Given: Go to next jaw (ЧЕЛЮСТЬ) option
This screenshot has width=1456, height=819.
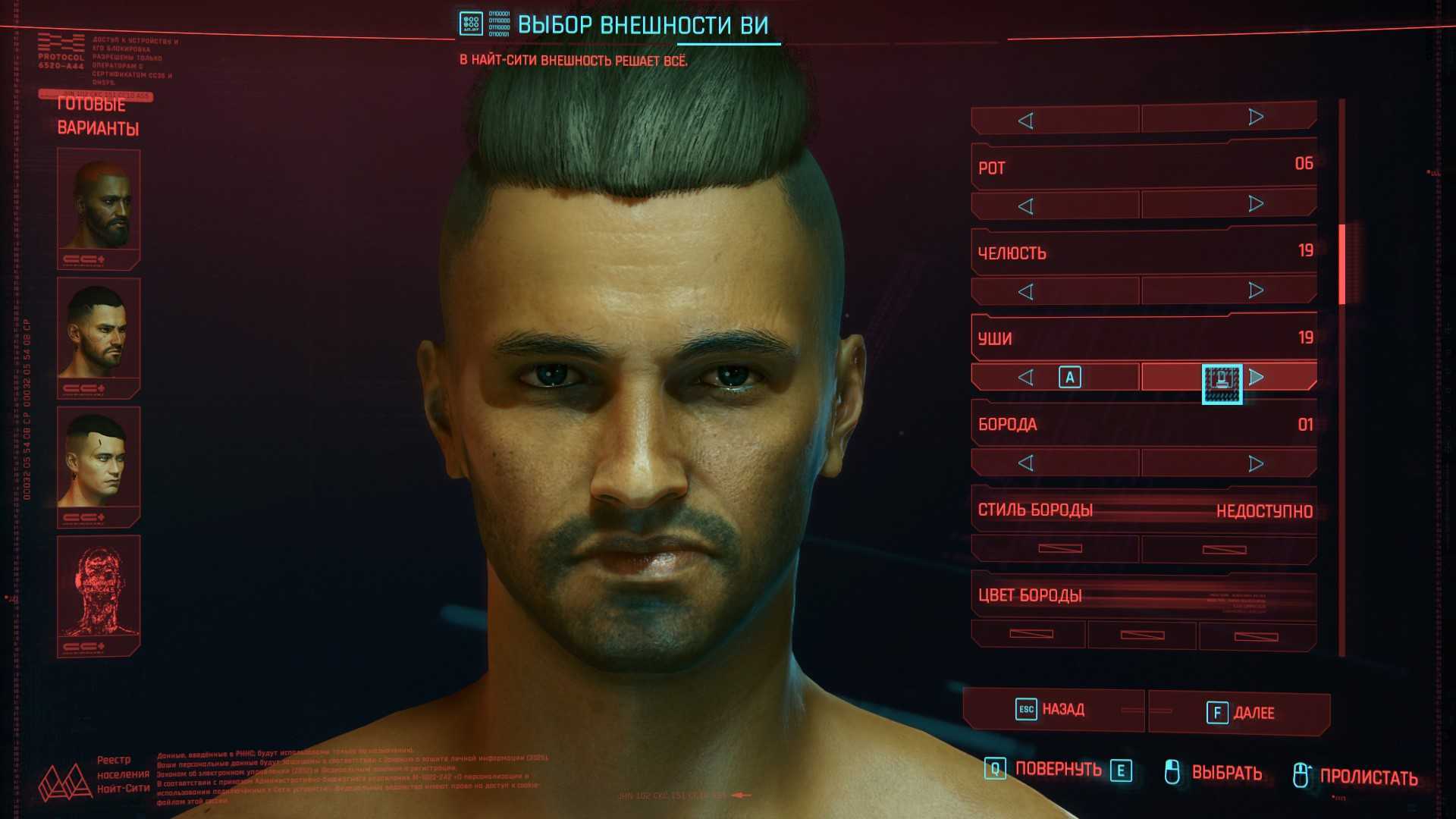Looking at the screenshot, I should click(1256, 290).
